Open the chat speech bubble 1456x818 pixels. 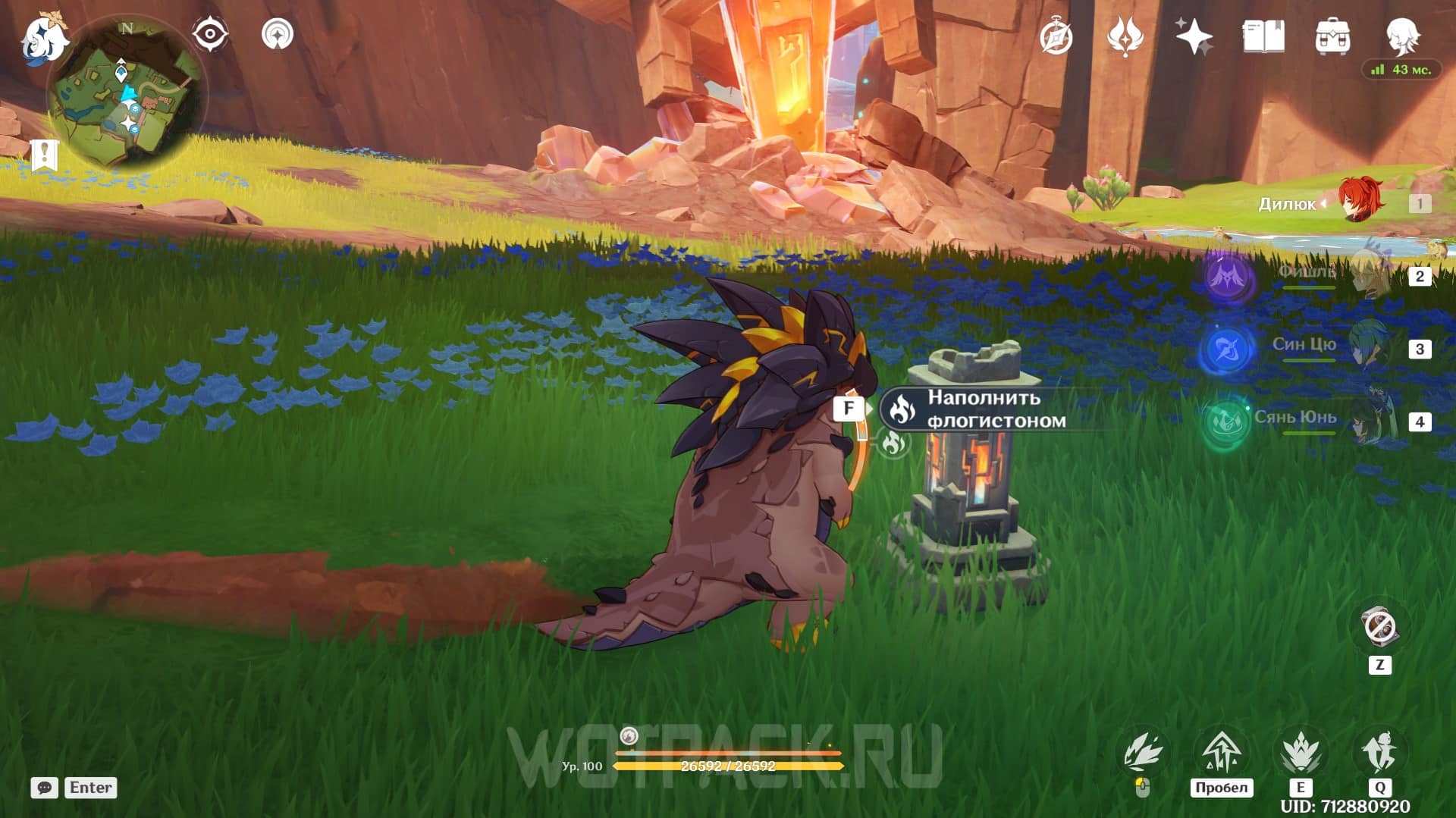[45, 788]
